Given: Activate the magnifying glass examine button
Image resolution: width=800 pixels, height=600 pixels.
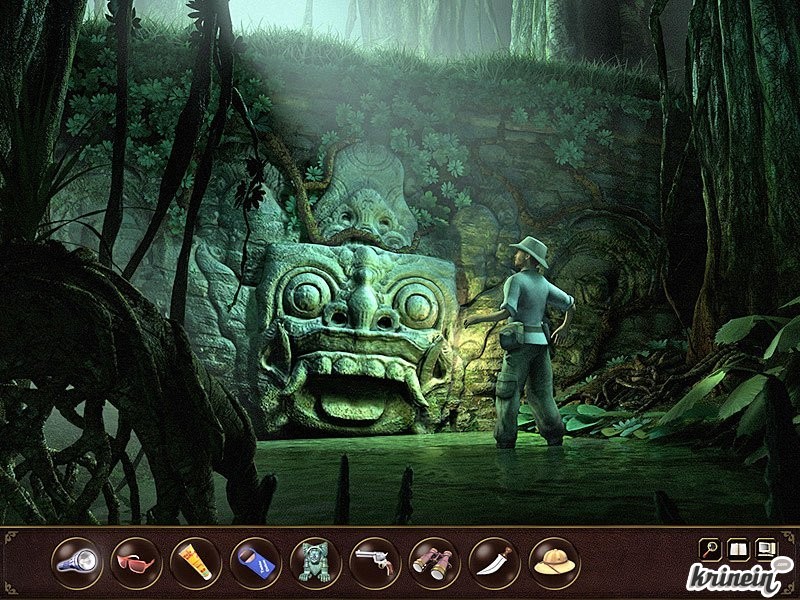Looking at the screenshot, I should click(x=710, y=548).
